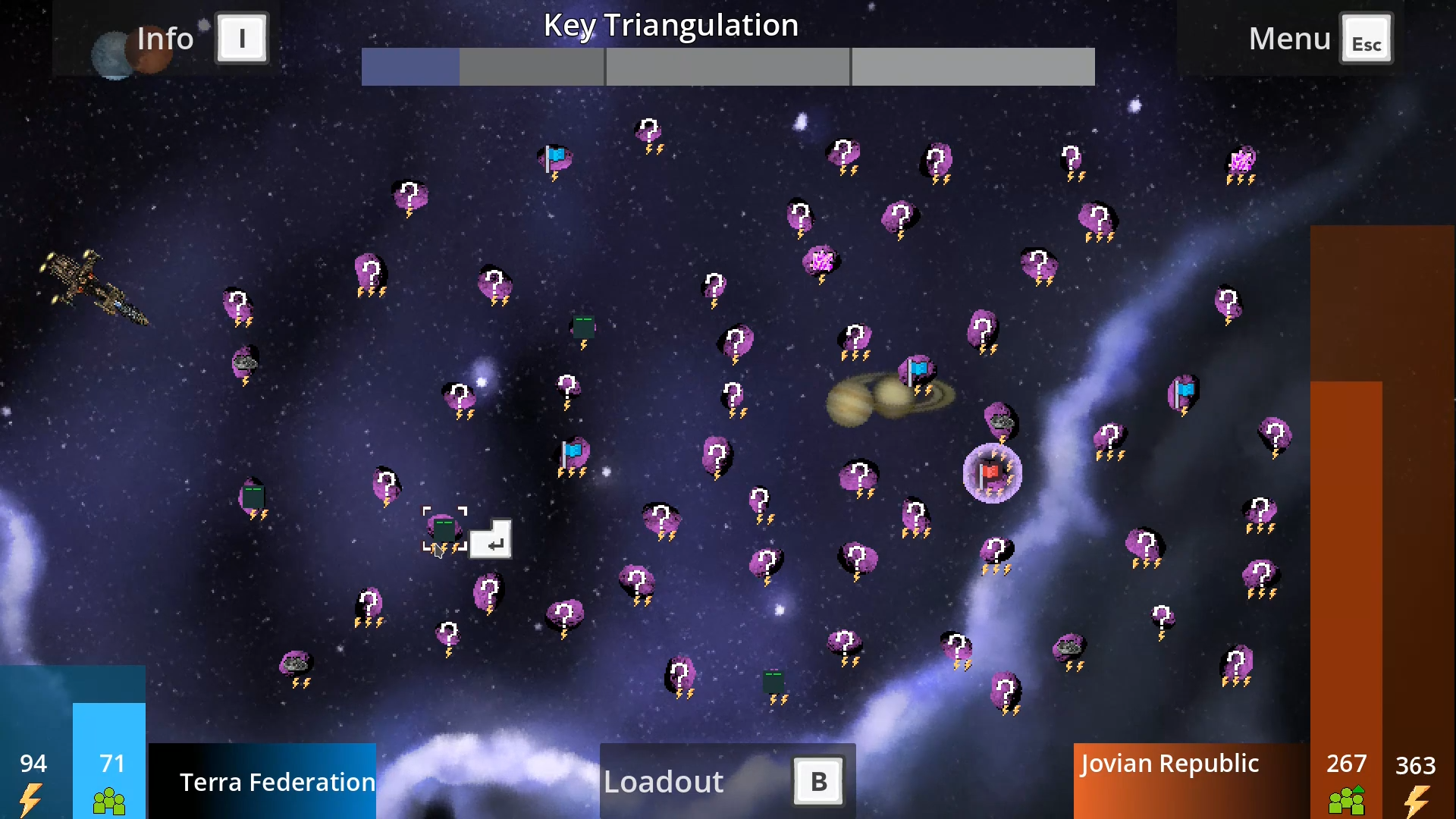
Task: Click the green crate node near bottom center
Action: point(773,682)
